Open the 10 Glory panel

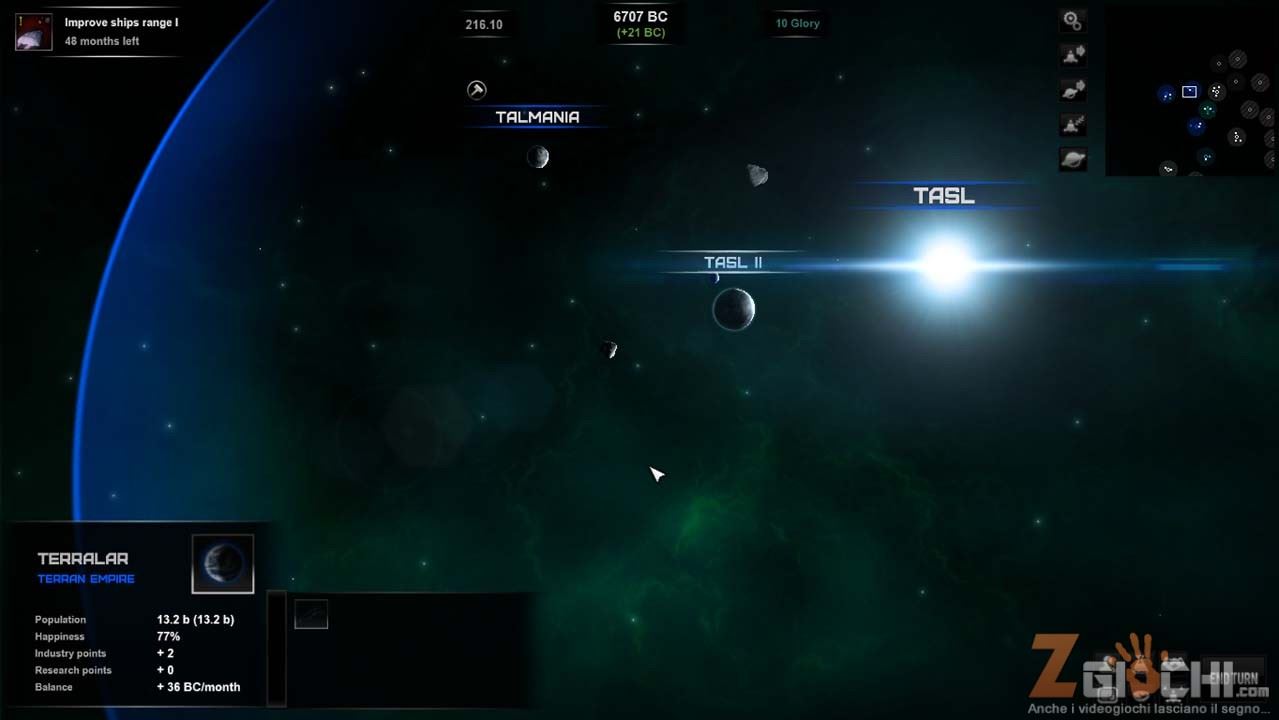[x=797, y=23]
